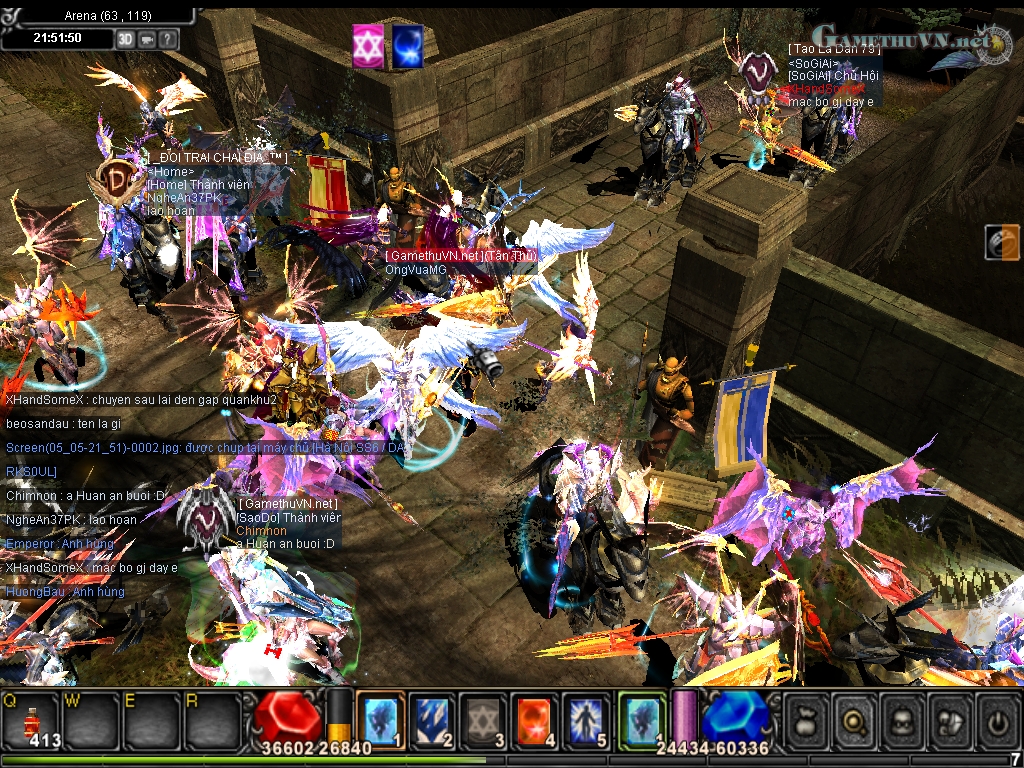This screenshot has width=1024, height=768.
Task: Choose the greyed hexagram skill in slot 3
Action: coord(484,718)
